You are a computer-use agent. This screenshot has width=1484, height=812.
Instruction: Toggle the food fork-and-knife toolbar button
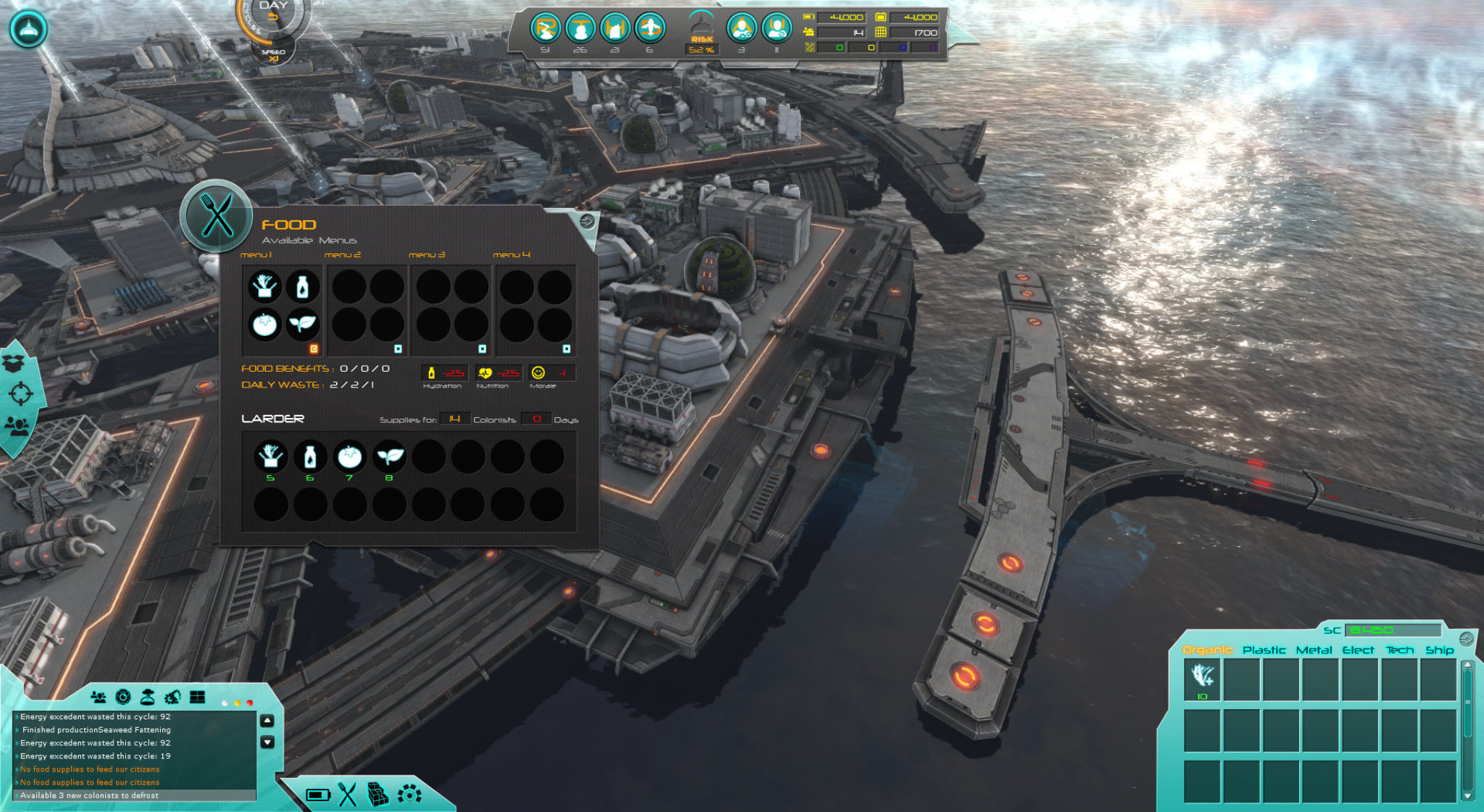[x=348, y=795]
